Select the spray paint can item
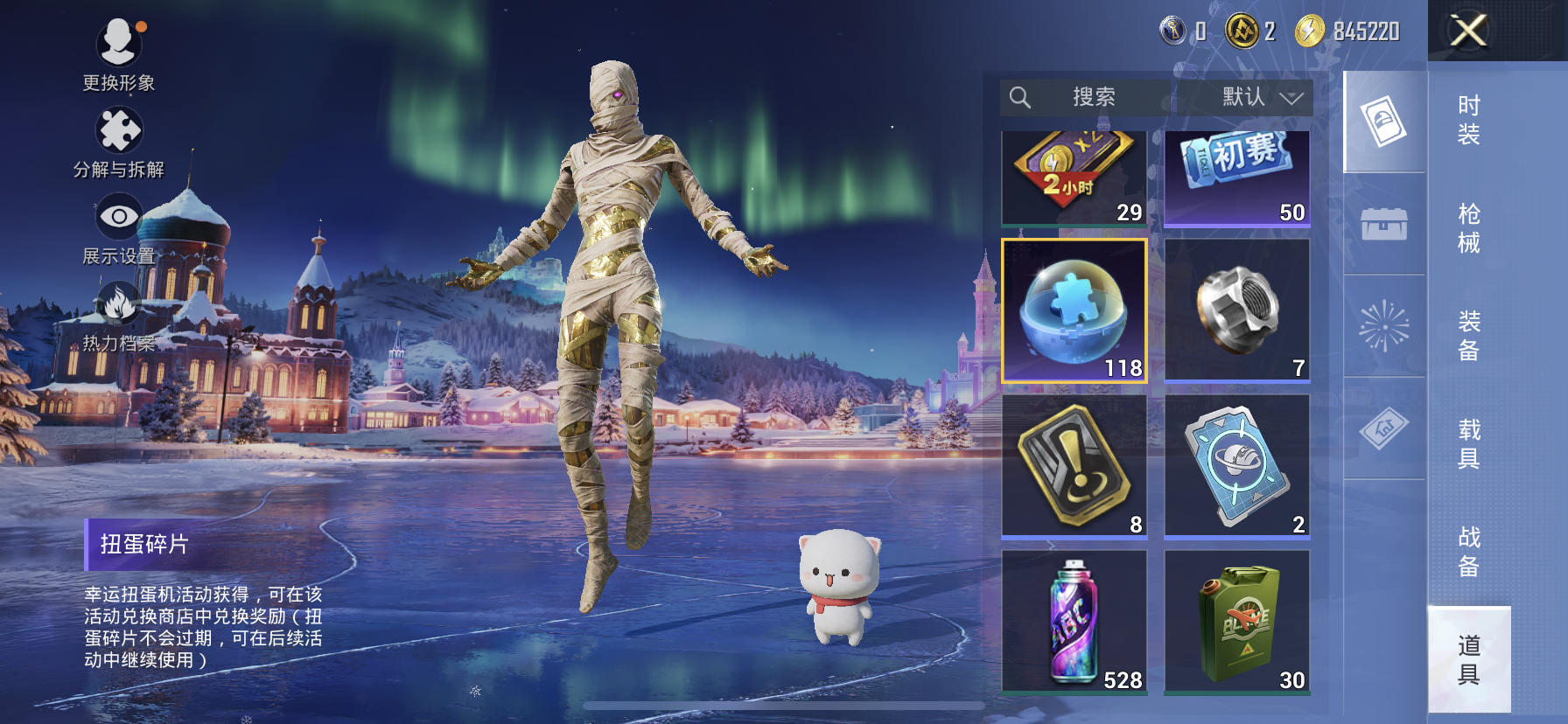 1074,621
